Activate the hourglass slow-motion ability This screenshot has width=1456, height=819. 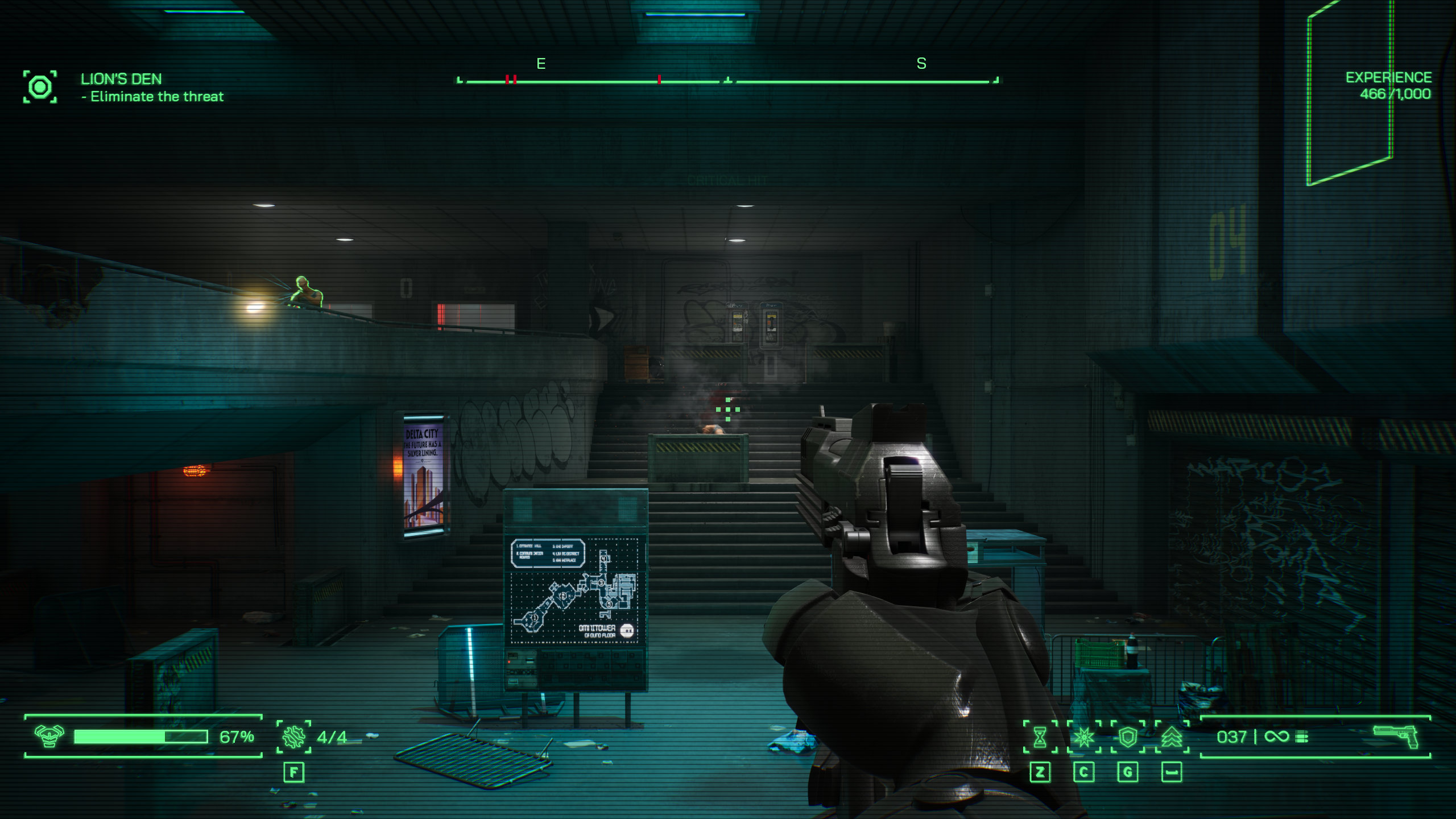[1040, 737]
